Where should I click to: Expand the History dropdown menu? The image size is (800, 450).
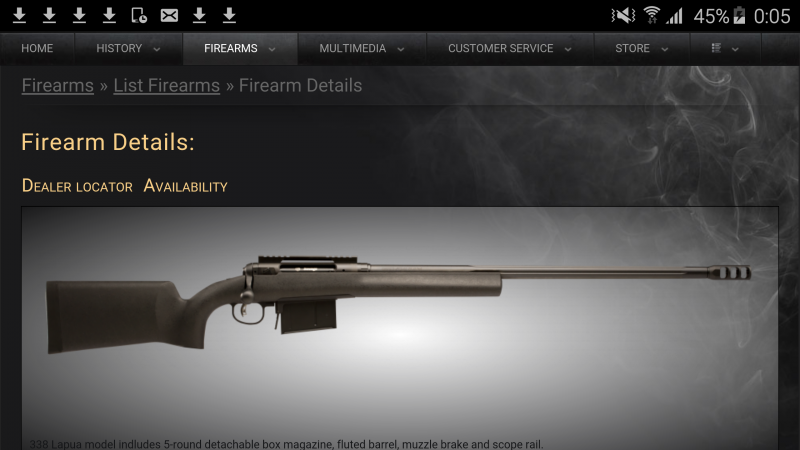[128, 48]
